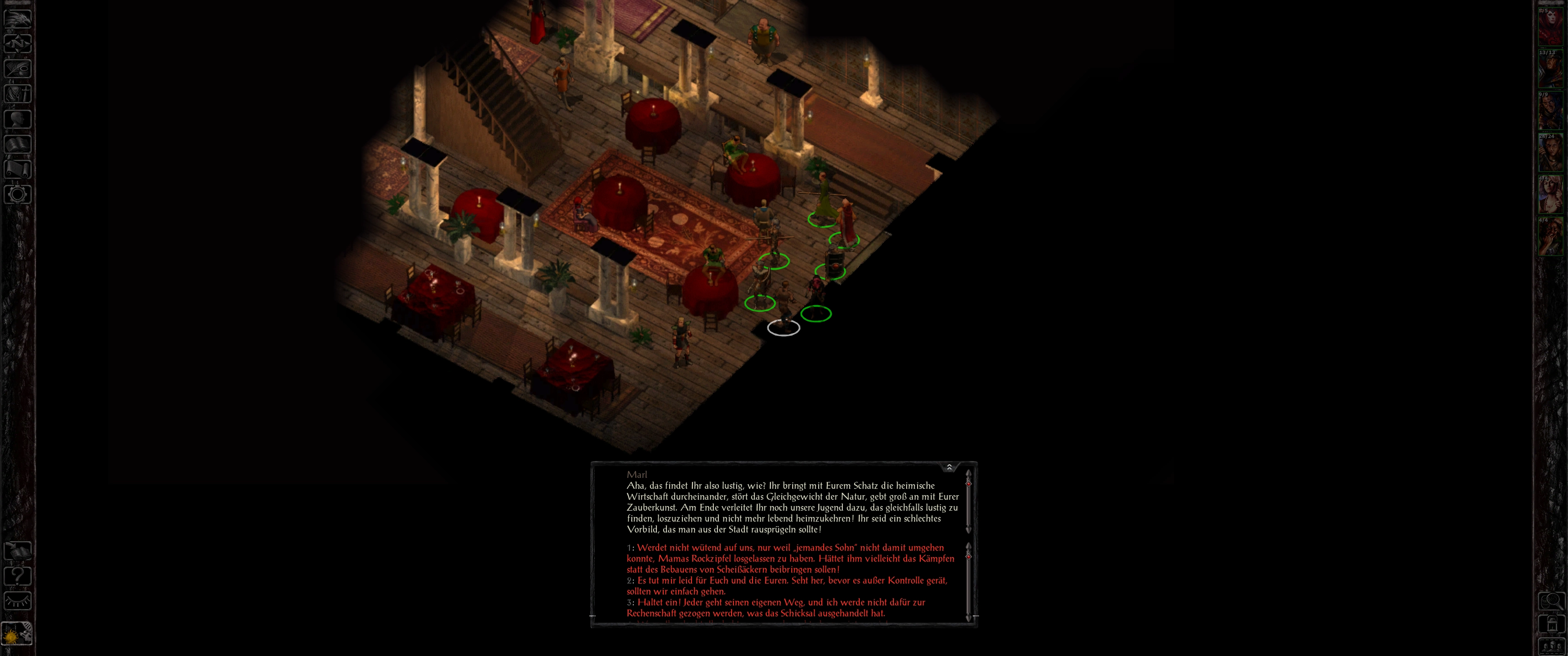Rest the party with closed-eye icon
1568x656 pixels.
(x=17, y=600)
